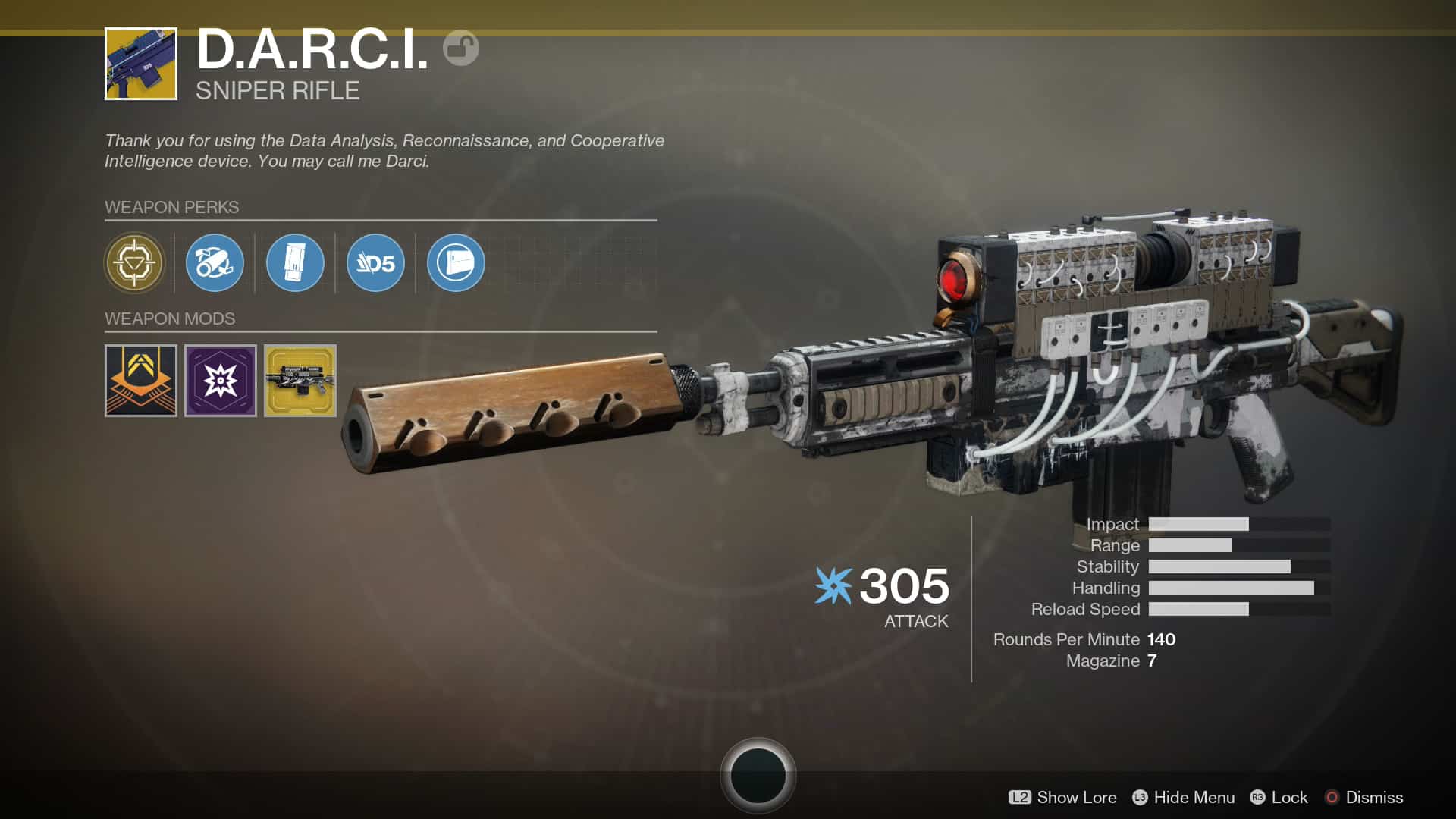Screen dimensions: 1456x819
Task: Expand the Weapon Mods section header
Action: click(168, 318)
